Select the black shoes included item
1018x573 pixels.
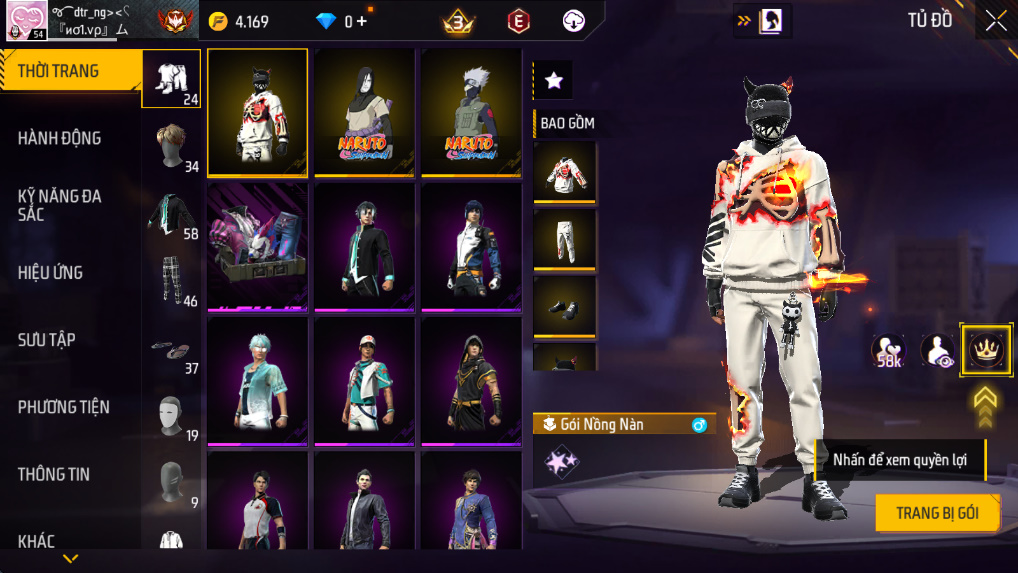[564, 306]
